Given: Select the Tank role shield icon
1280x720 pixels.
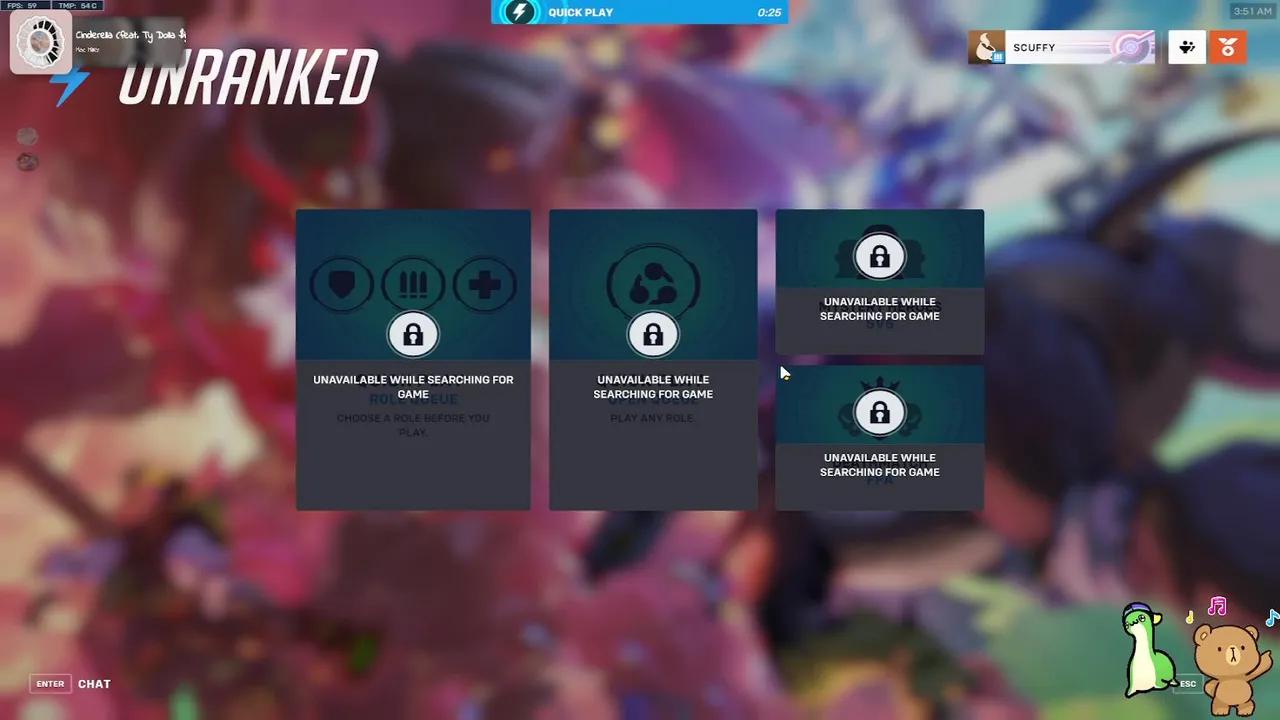Looking at the screenshot, I should (x=341, y=284).
